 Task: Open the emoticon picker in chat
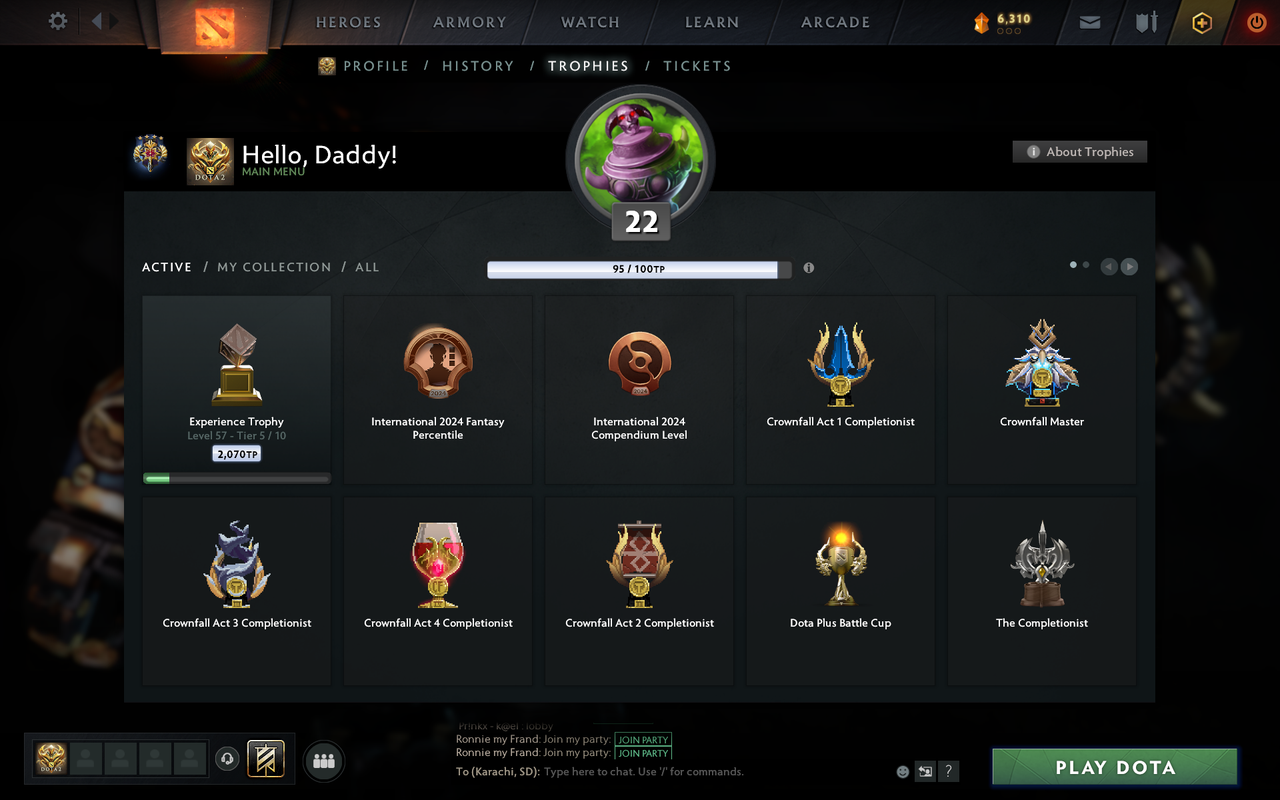pyautogui.click(x=902, y=771)
